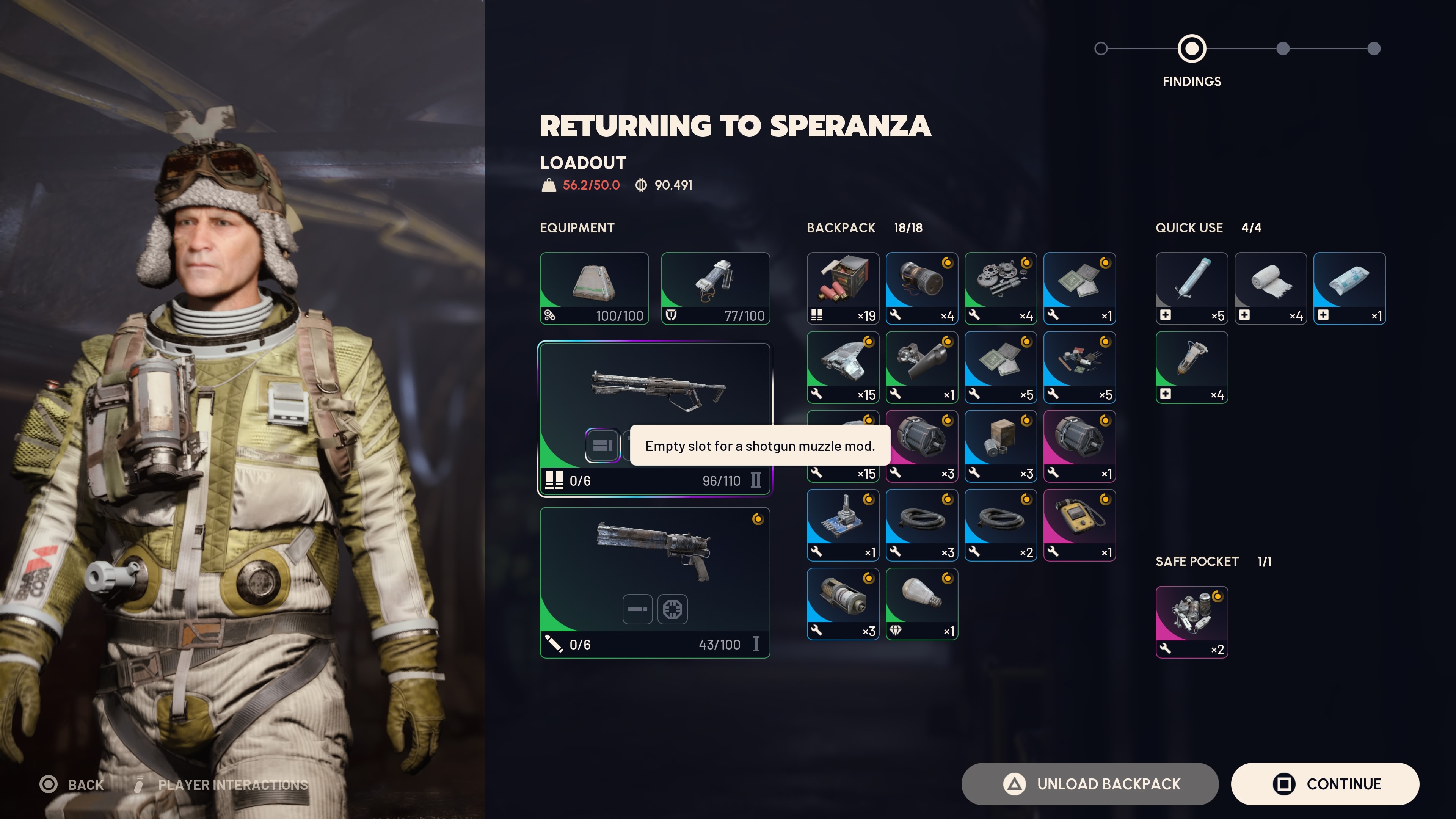Jump to the last progress step
Image resolution: width=1456 pixels, height=819 pixels.
tap(1373, 49)
